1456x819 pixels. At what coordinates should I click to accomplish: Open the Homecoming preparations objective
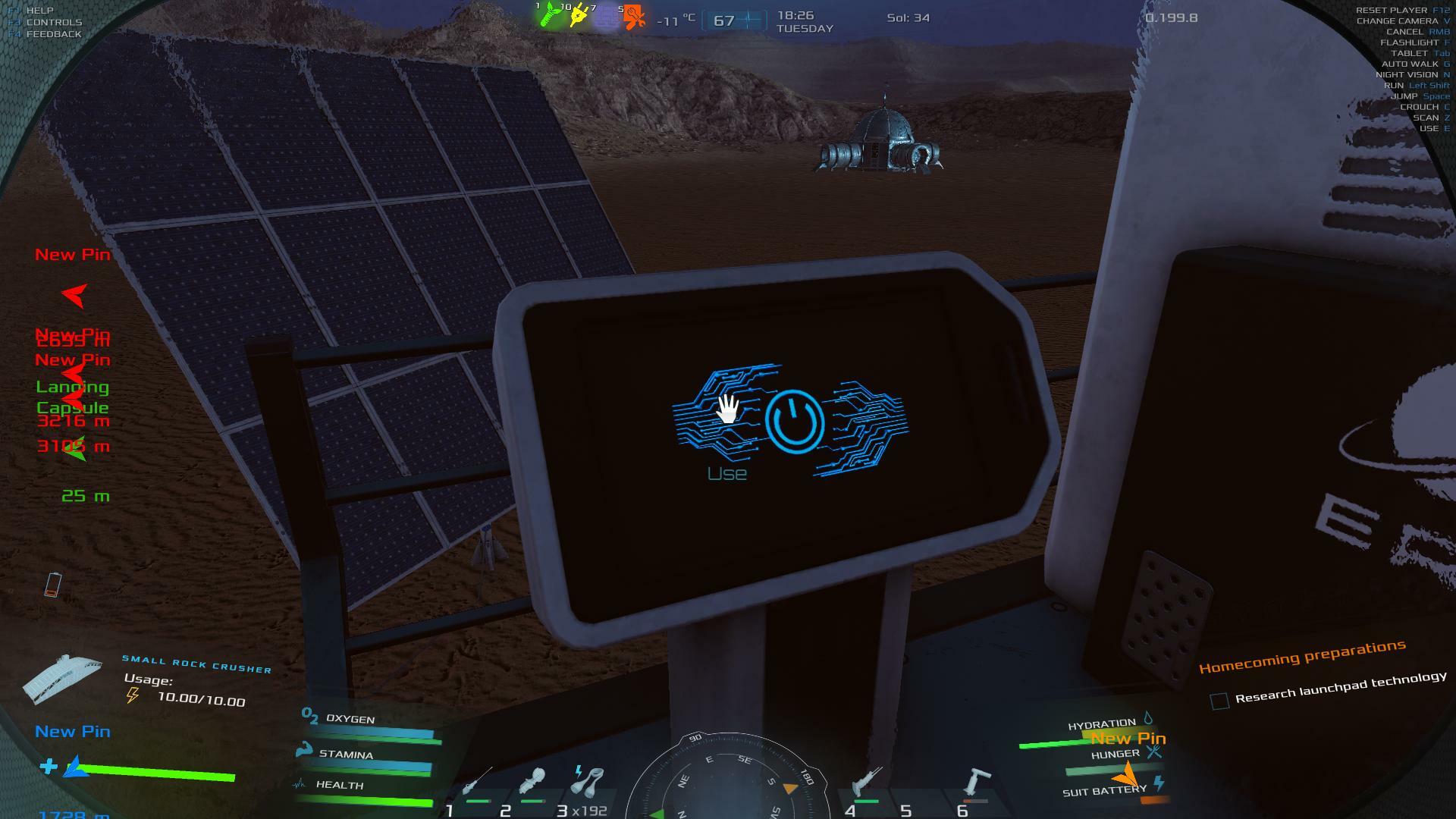[1301, 657]
